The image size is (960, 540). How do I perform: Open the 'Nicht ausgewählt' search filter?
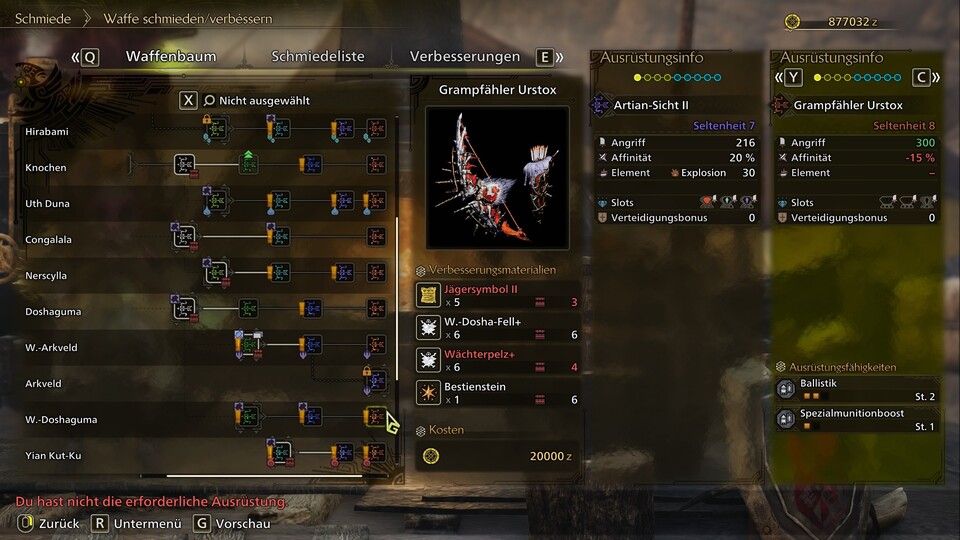coord(256,100)
